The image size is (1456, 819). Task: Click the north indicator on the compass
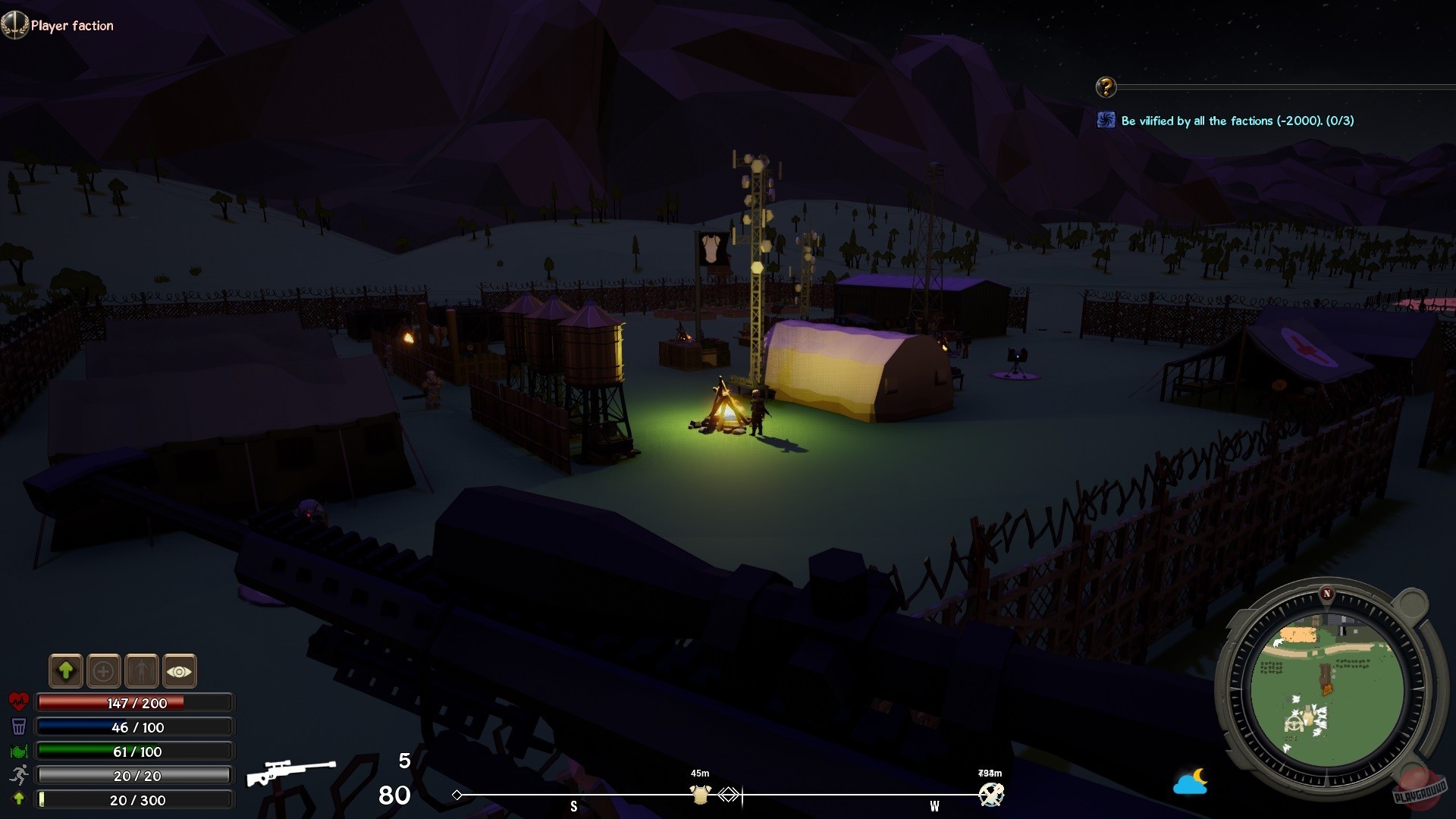click(x=1327, y=595)
